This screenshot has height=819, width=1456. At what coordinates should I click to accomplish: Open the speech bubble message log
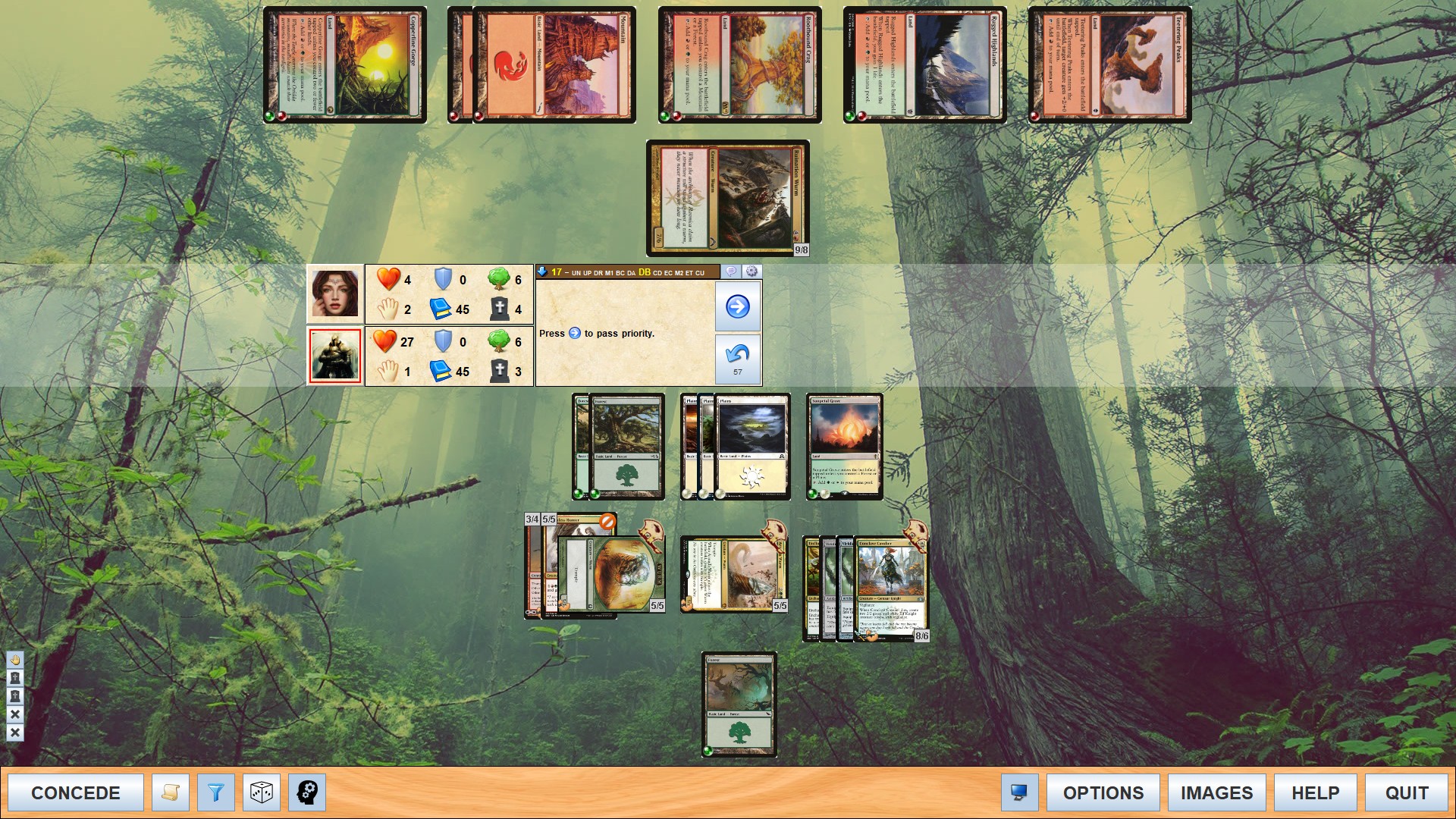coord(731,271)
